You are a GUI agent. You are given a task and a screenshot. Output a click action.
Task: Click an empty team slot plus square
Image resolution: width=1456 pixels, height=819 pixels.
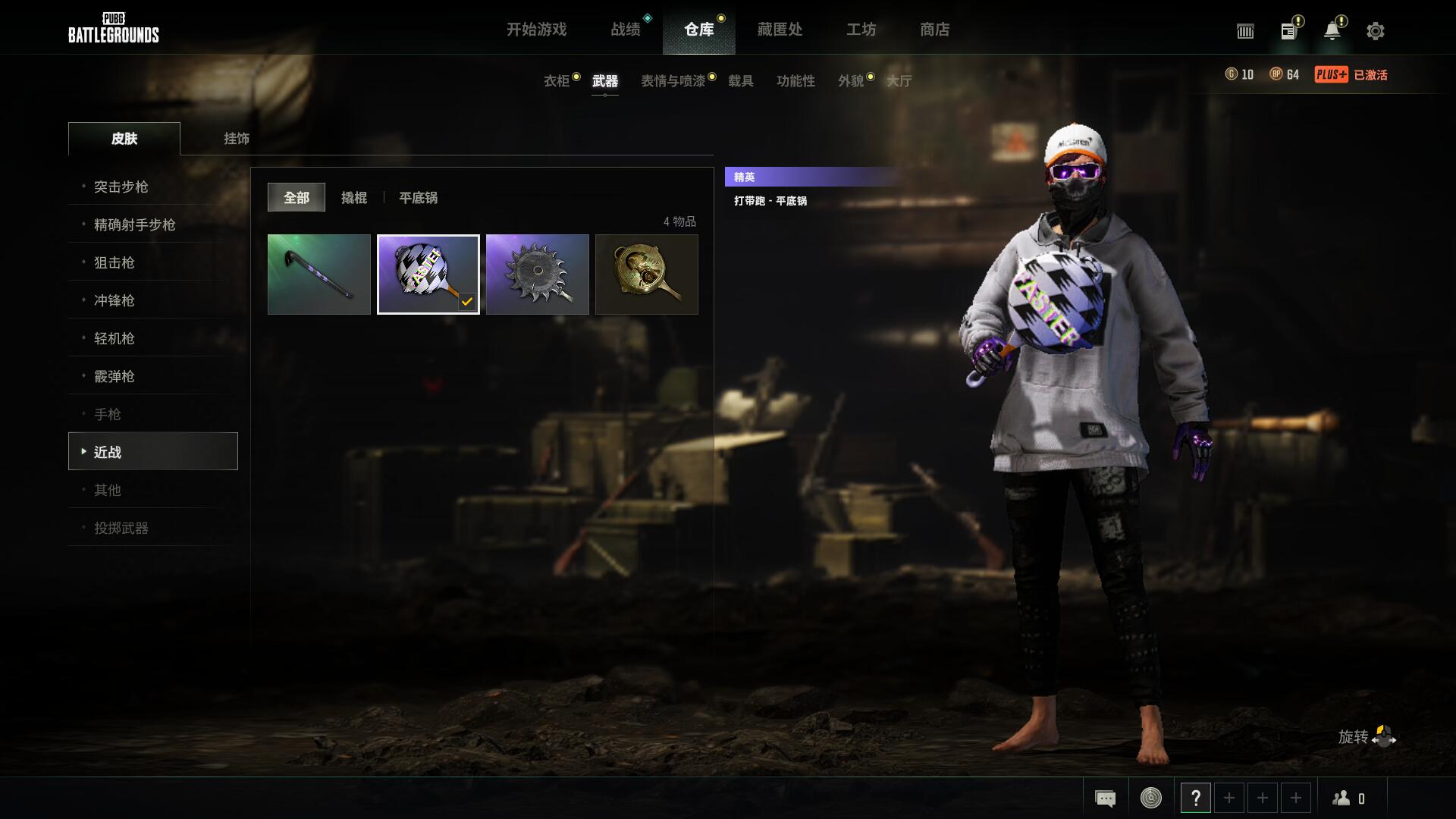[x=1229, y=797]
